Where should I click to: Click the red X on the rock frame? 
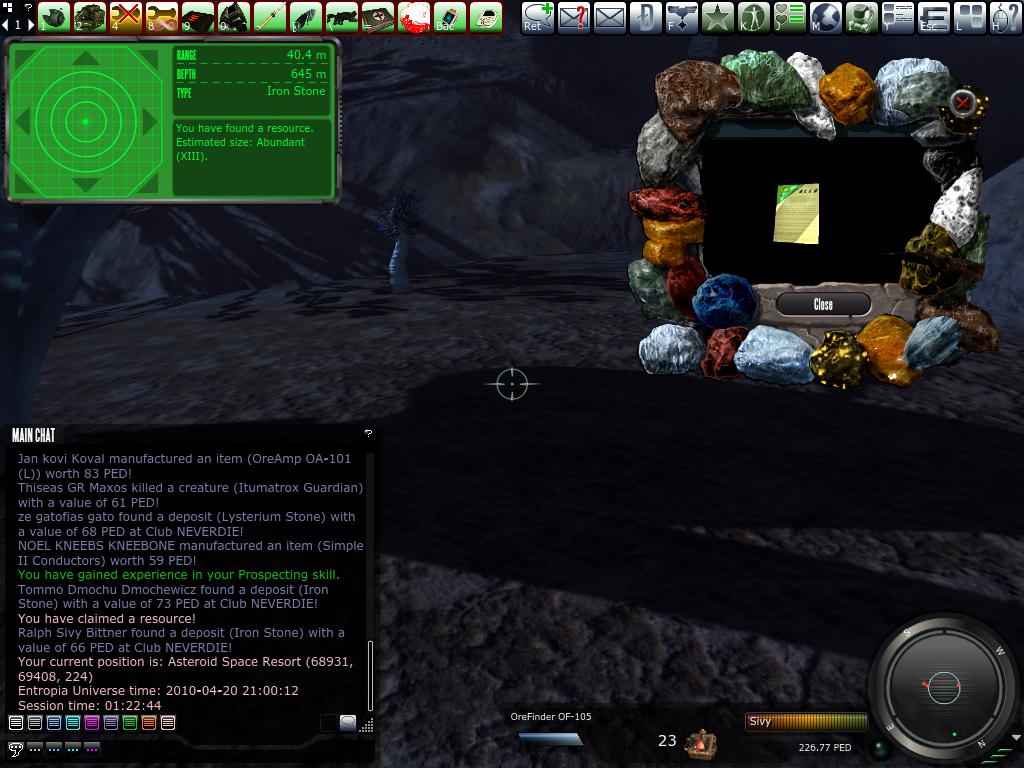[x=962, y=102]
